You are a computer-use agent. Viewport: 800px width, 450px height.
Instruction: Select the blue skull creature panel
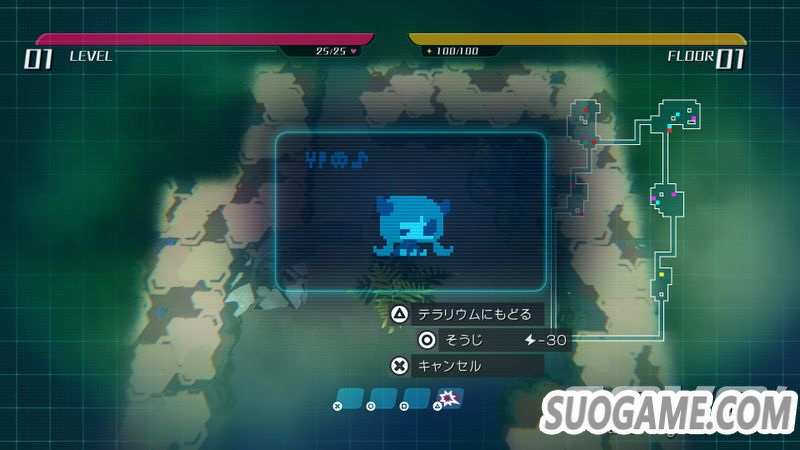(410, 212)
